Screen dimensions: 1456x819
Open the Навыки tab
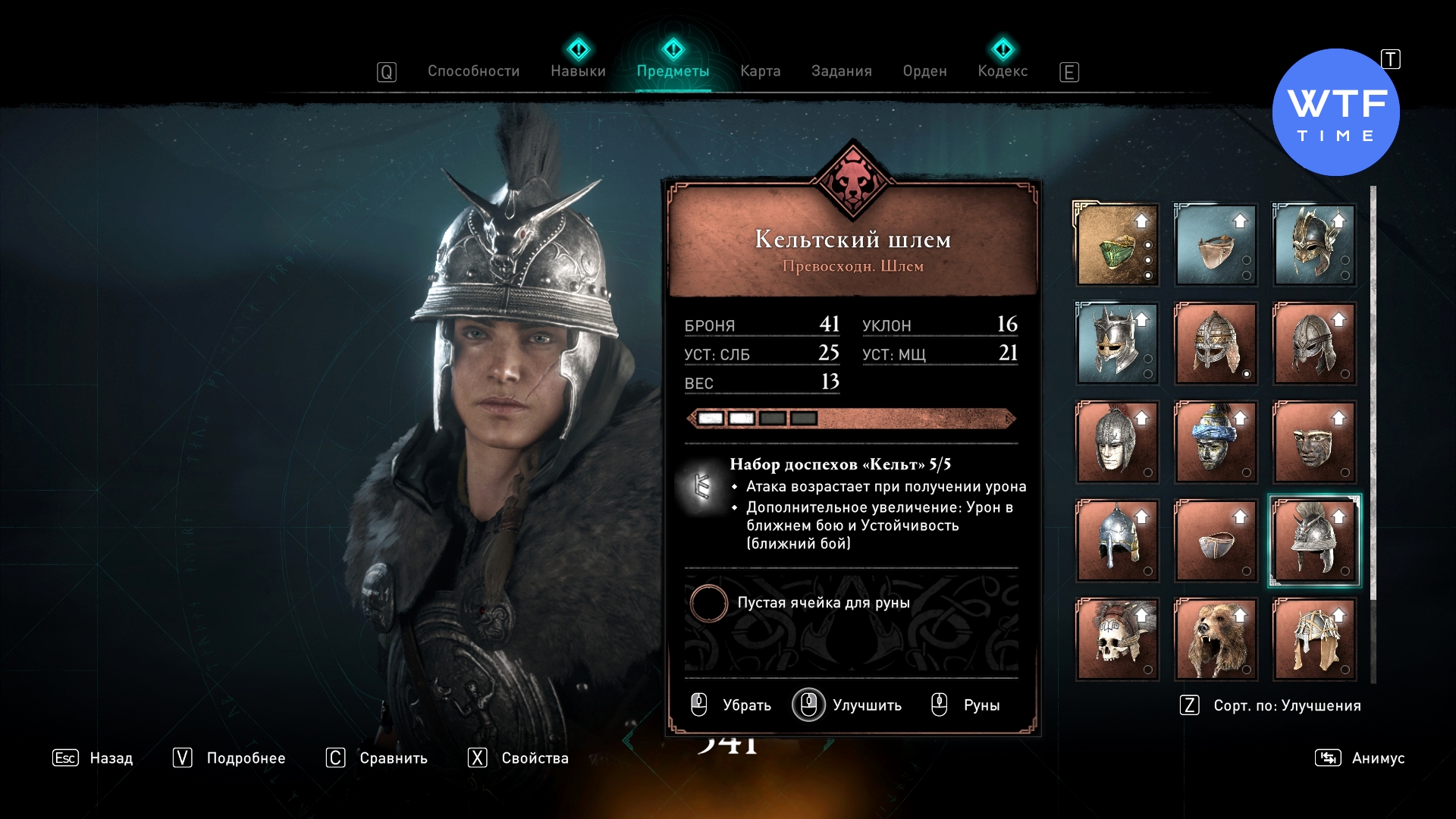click(578, 71)
